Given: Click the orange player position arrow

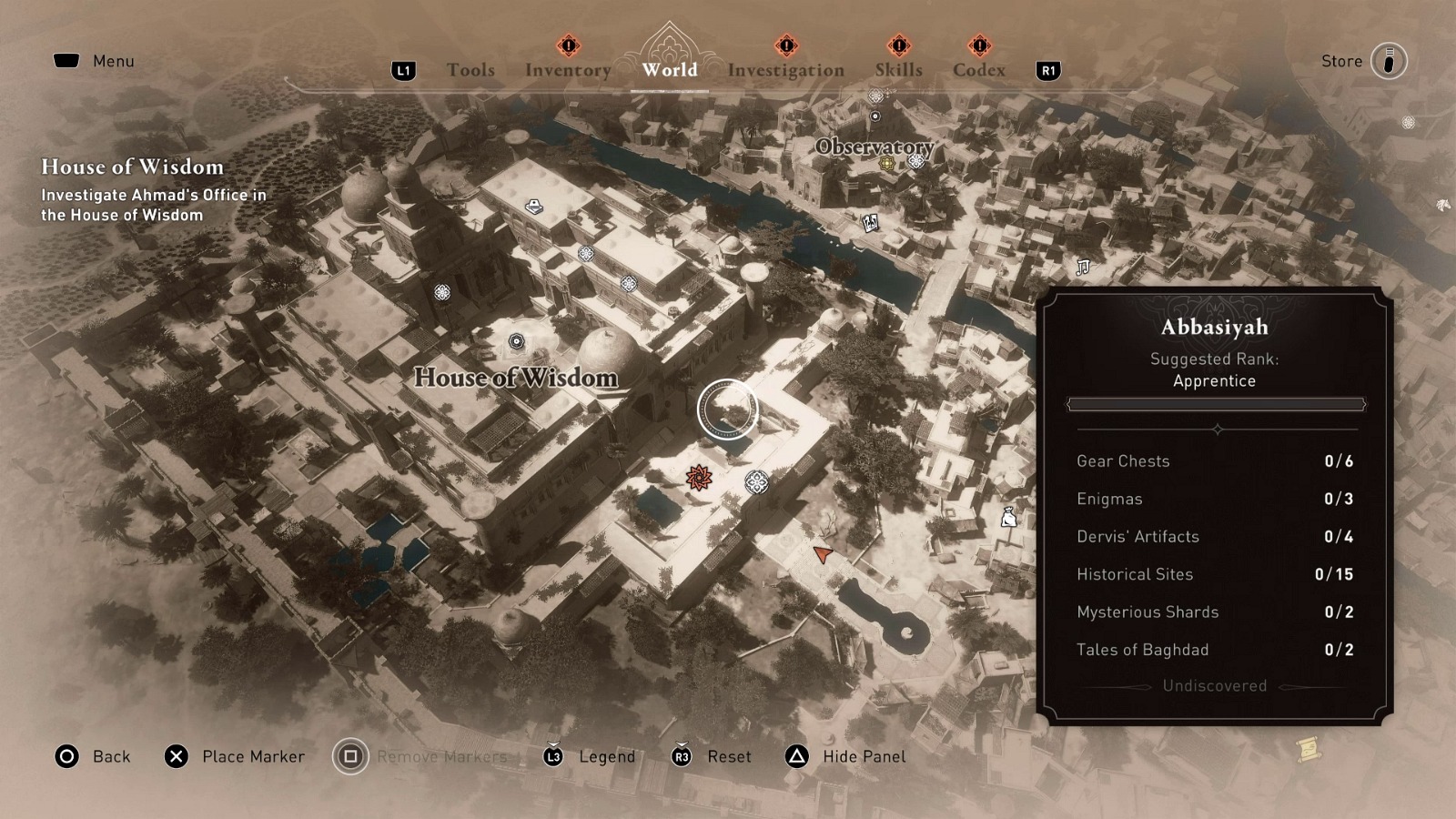Looking at the screenshot, I should [x=822, y=553].
